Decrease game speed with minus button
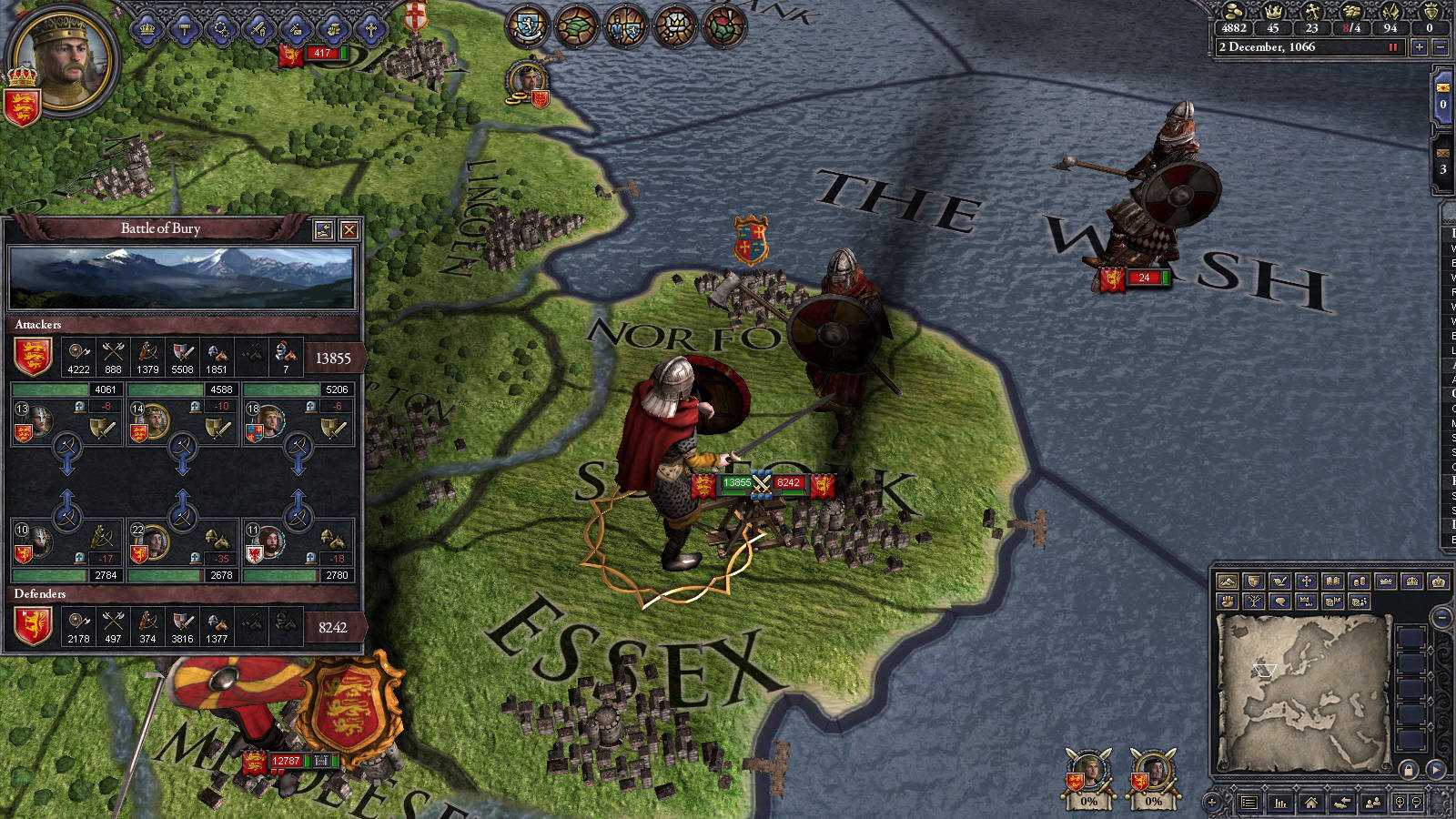This screenshot has width=1456, height=819. pyautogui.click(x=1439, y=46)
